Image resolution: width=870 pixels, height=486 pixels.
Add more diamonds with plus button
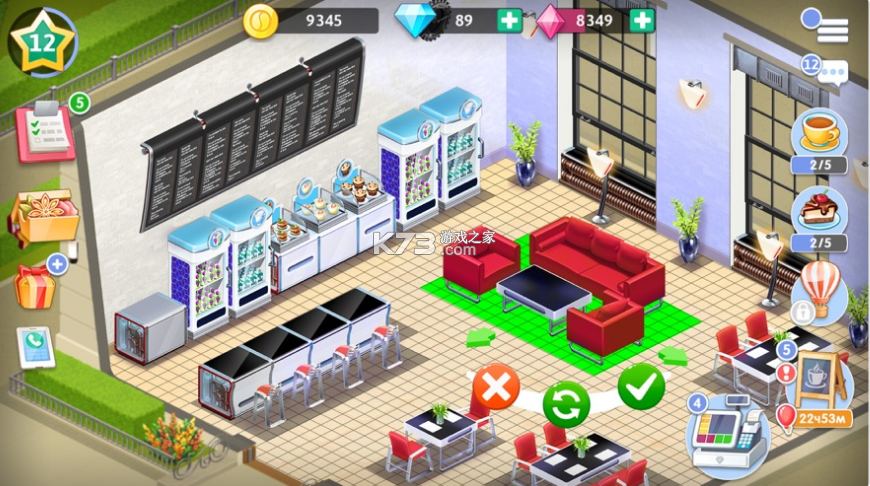(510, 20)
